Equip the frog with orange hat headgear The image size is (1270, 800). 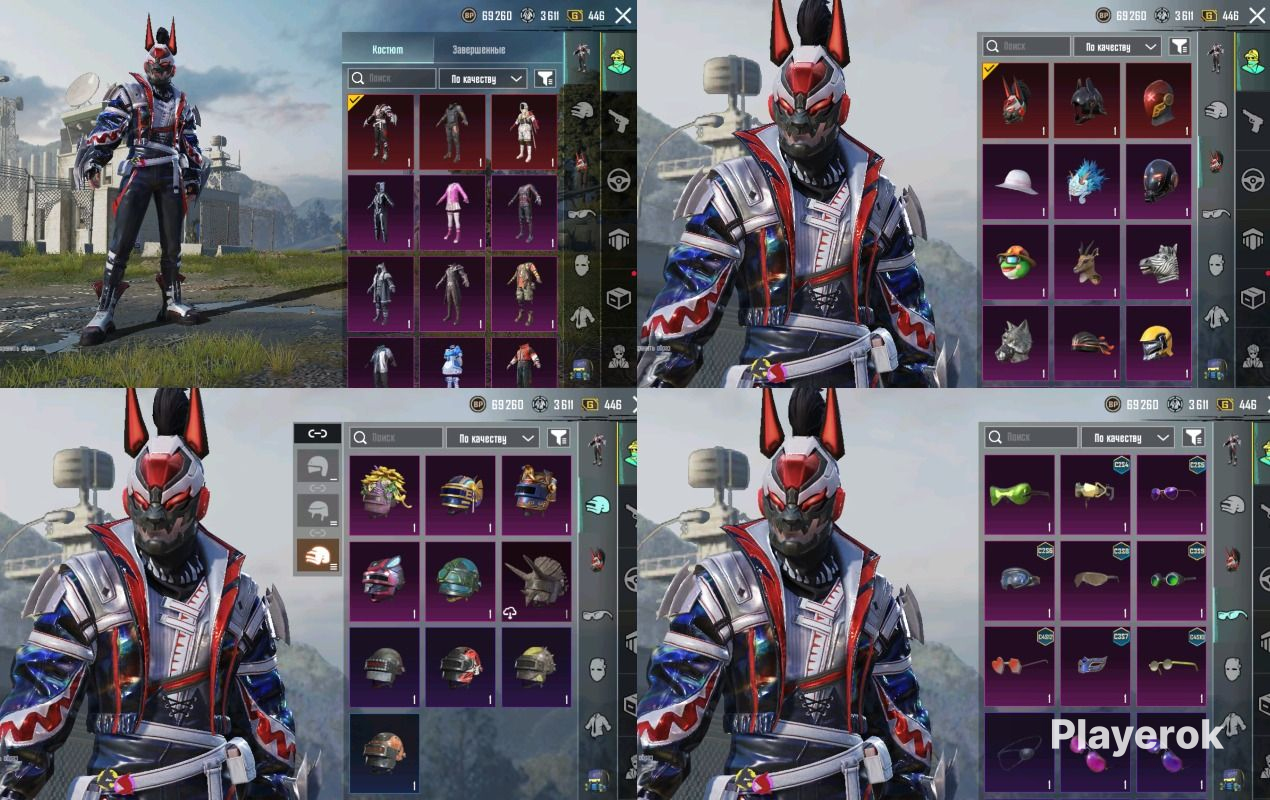[1015, 261]
